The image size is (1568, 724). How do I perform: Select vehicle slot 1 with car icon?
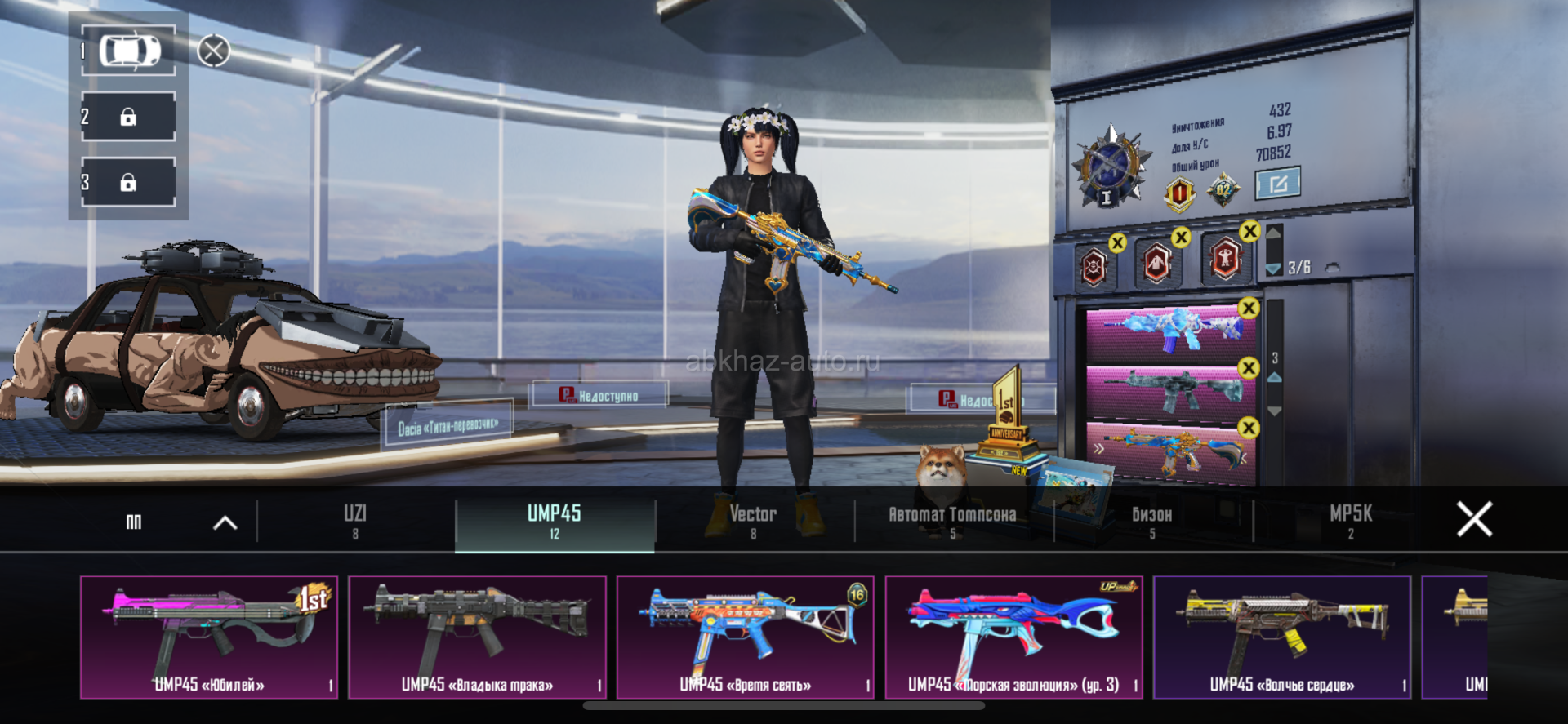point(129,51)
